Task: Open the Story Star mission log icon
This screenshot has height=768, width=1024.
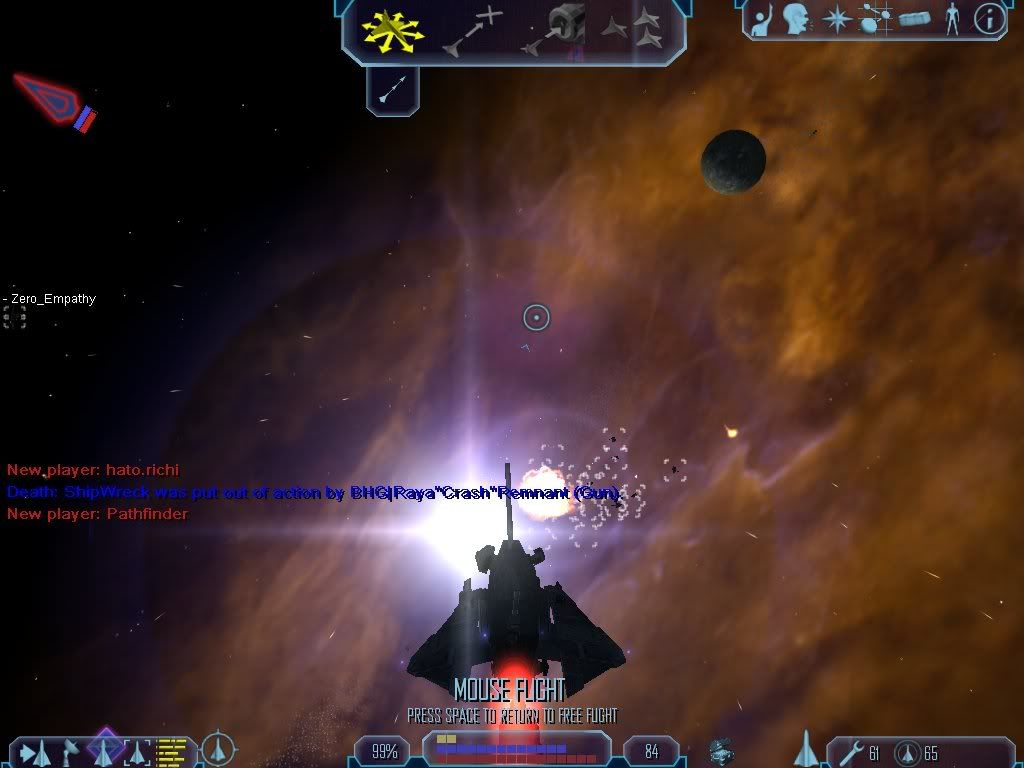Action: [x=876, y=18]
